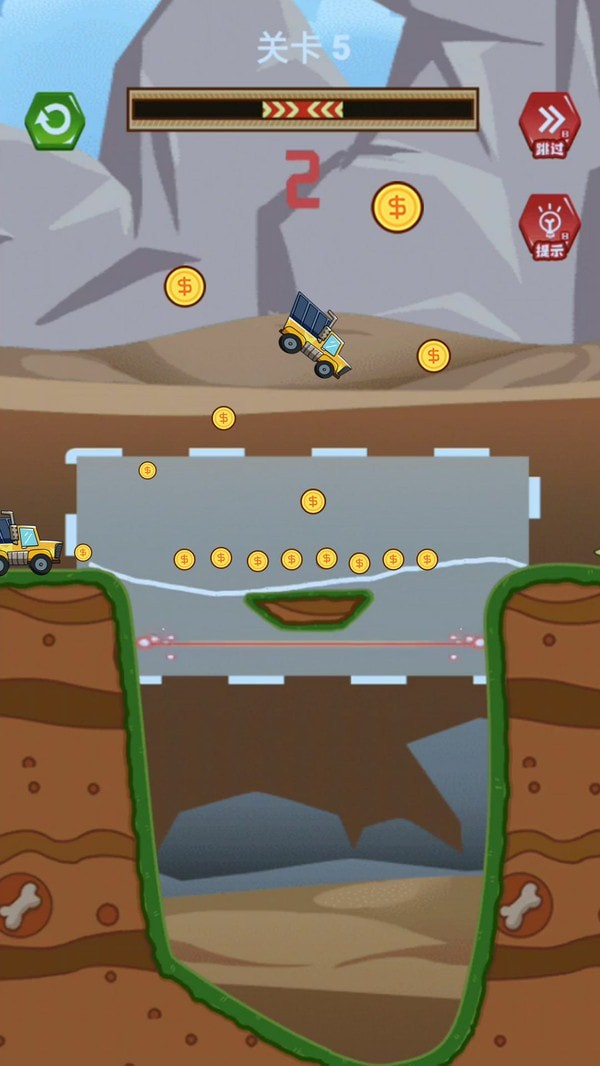
Task: Show a hint with the lightbulb button
Action: click(549, 227)
